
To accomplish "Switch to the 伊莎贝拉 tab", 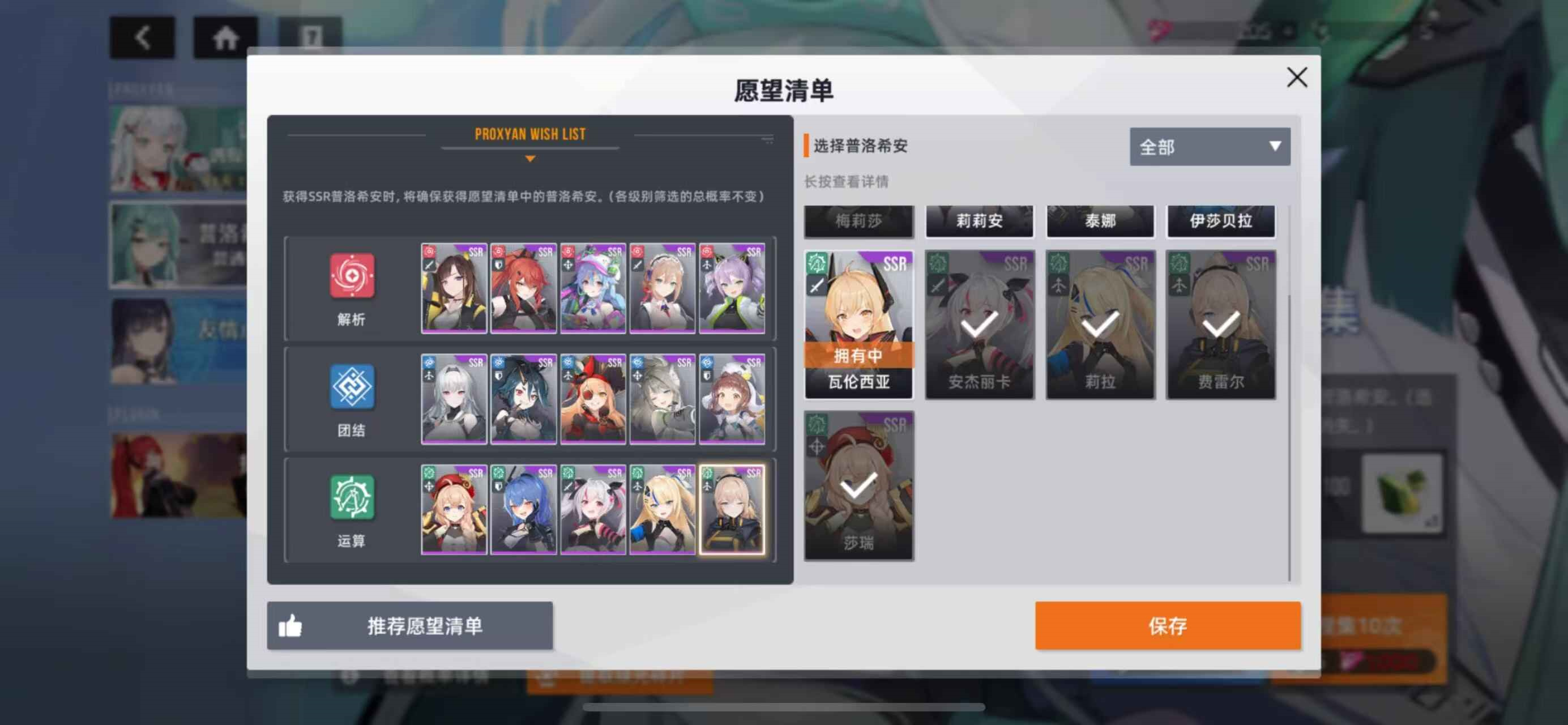I will [1220, 221].
